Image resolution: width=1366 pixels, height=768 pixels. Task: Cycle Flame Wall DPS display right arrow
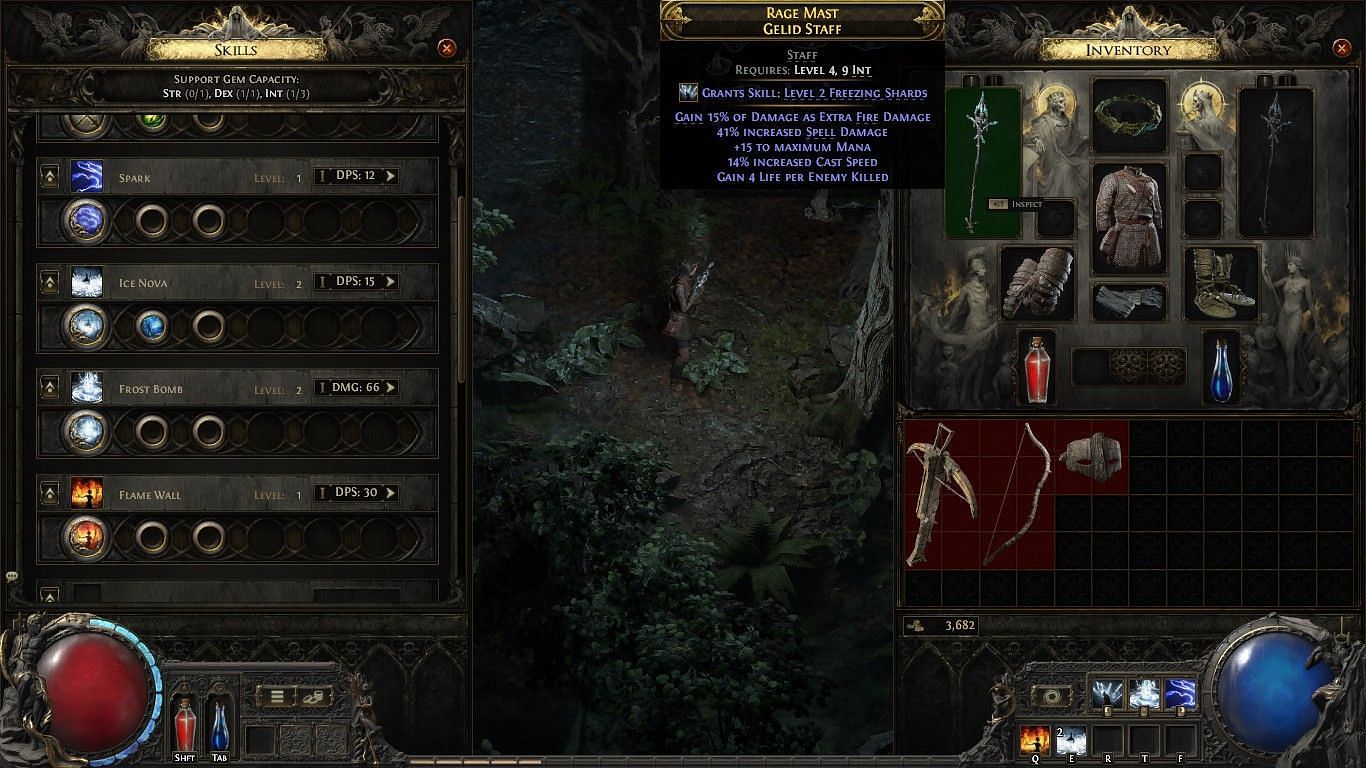point(390,493)
